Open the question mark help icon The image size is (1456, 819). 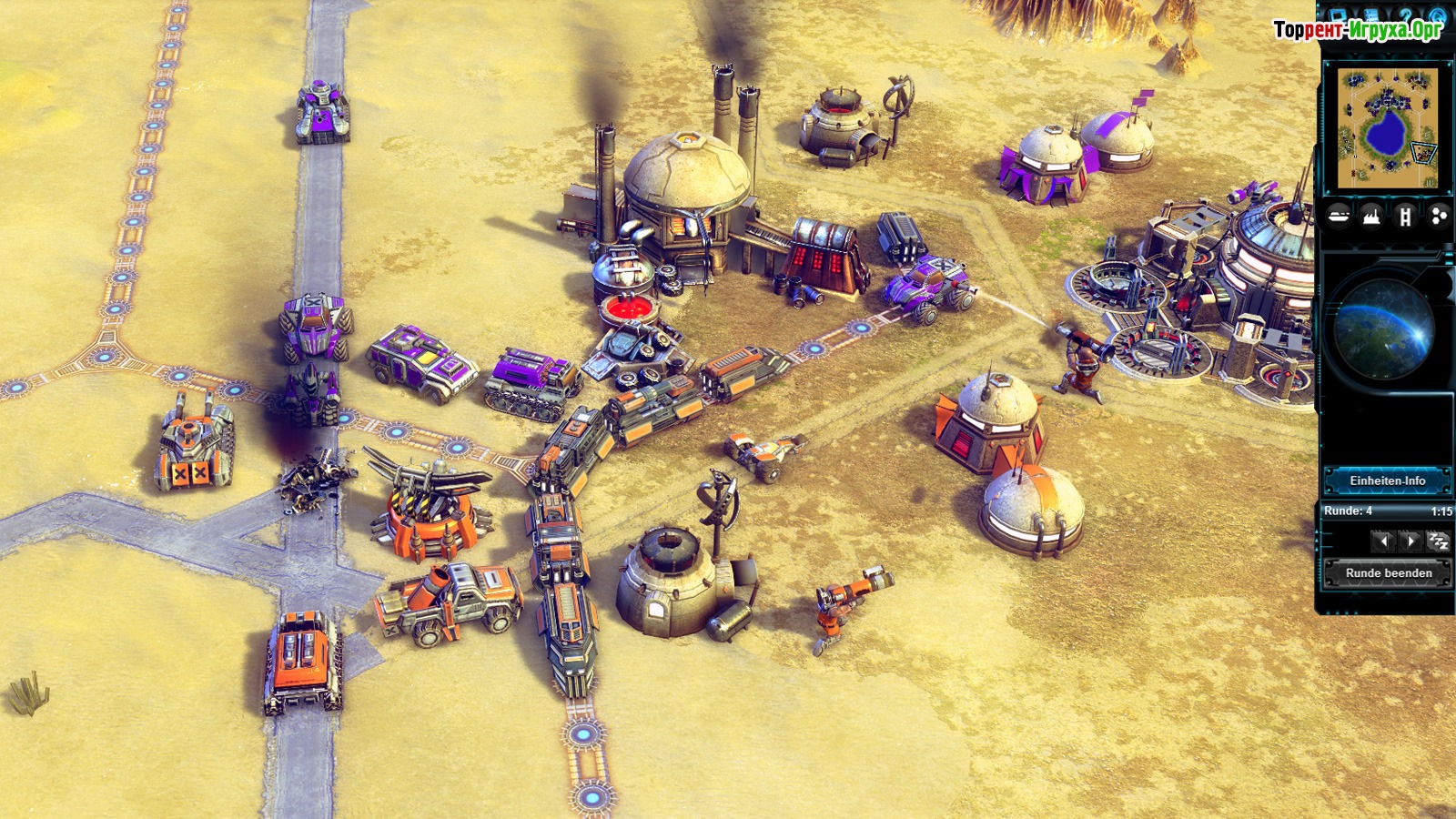[1406, 15]
